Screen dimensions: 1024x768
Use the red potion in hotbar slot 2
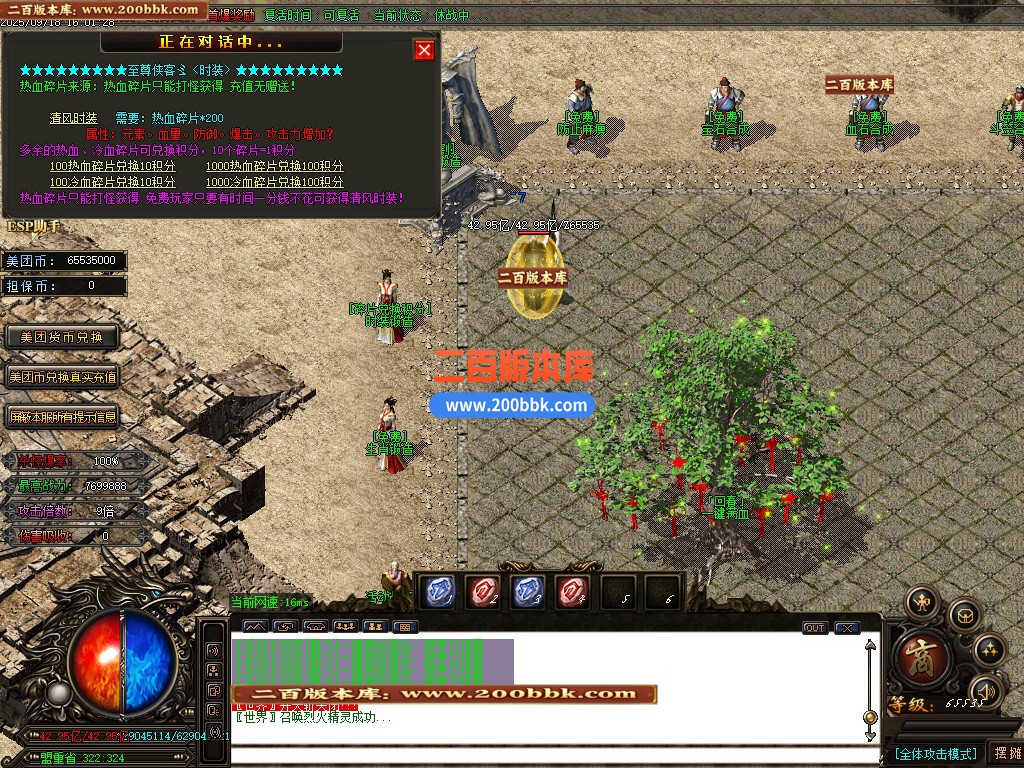(x=484, y=592)
